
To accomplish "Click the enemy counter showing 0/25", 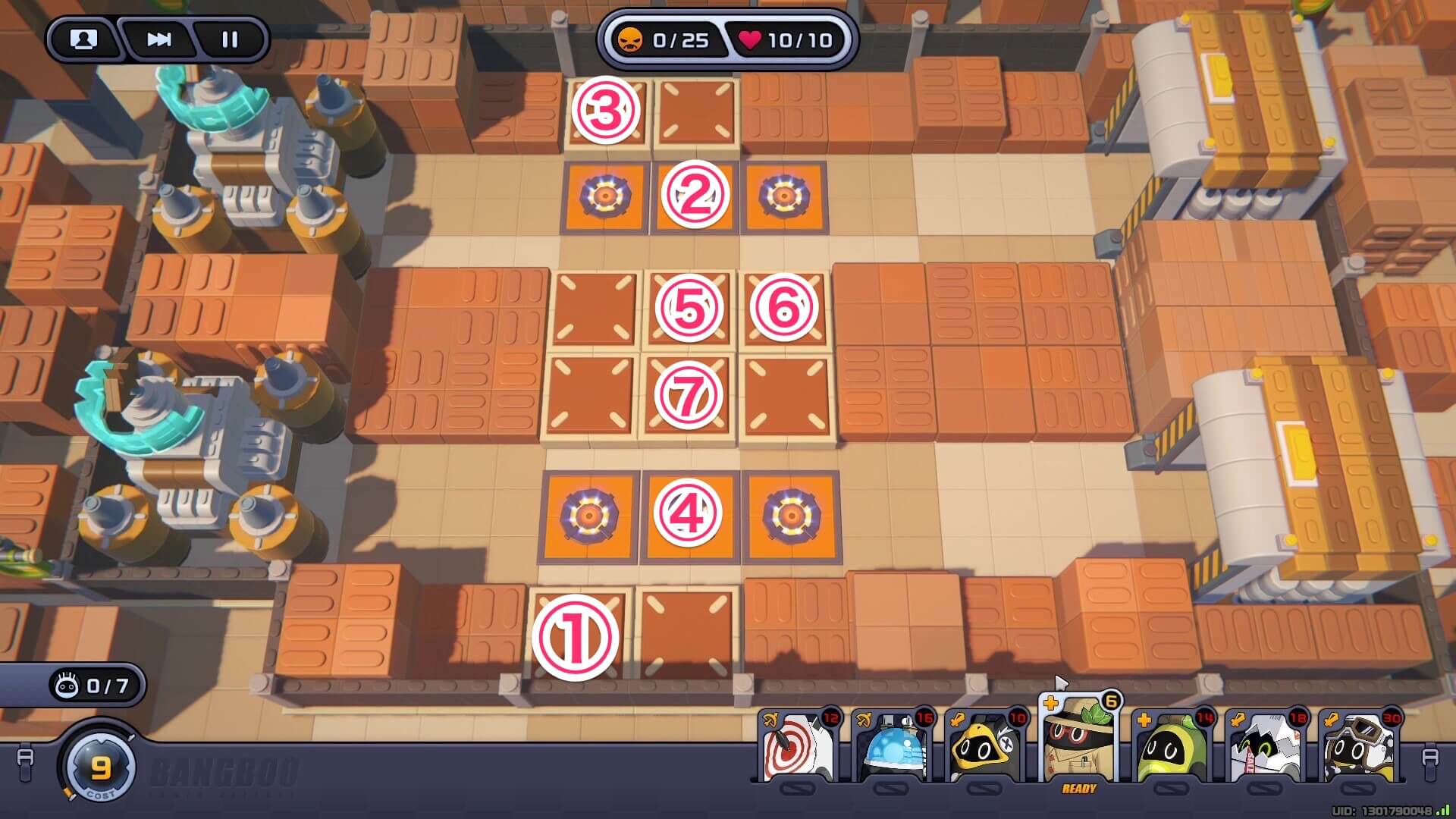I will click(x=667, y=41).
